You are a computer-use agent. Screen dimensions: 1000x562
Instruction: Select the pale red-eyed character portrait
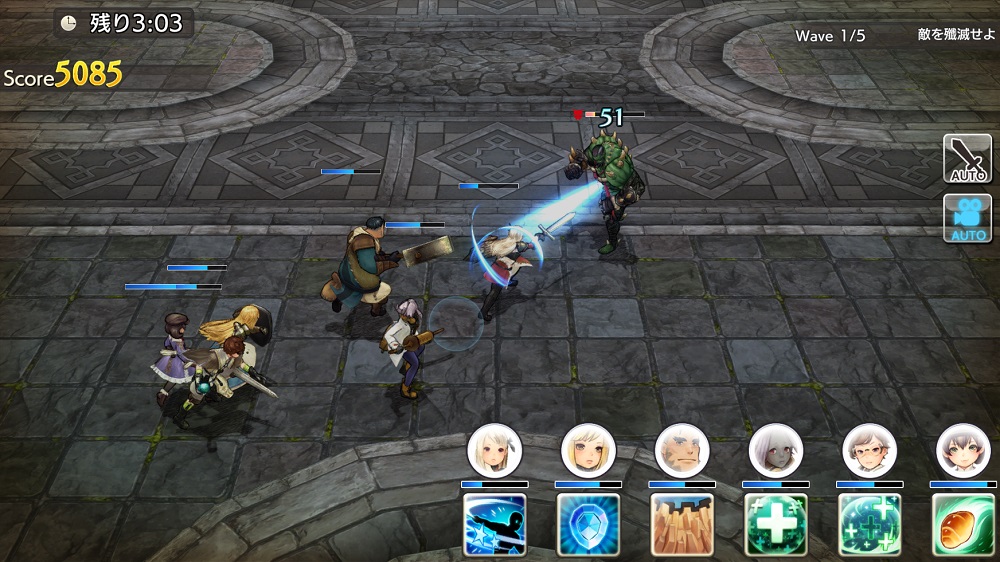click(x=776, y=451)
